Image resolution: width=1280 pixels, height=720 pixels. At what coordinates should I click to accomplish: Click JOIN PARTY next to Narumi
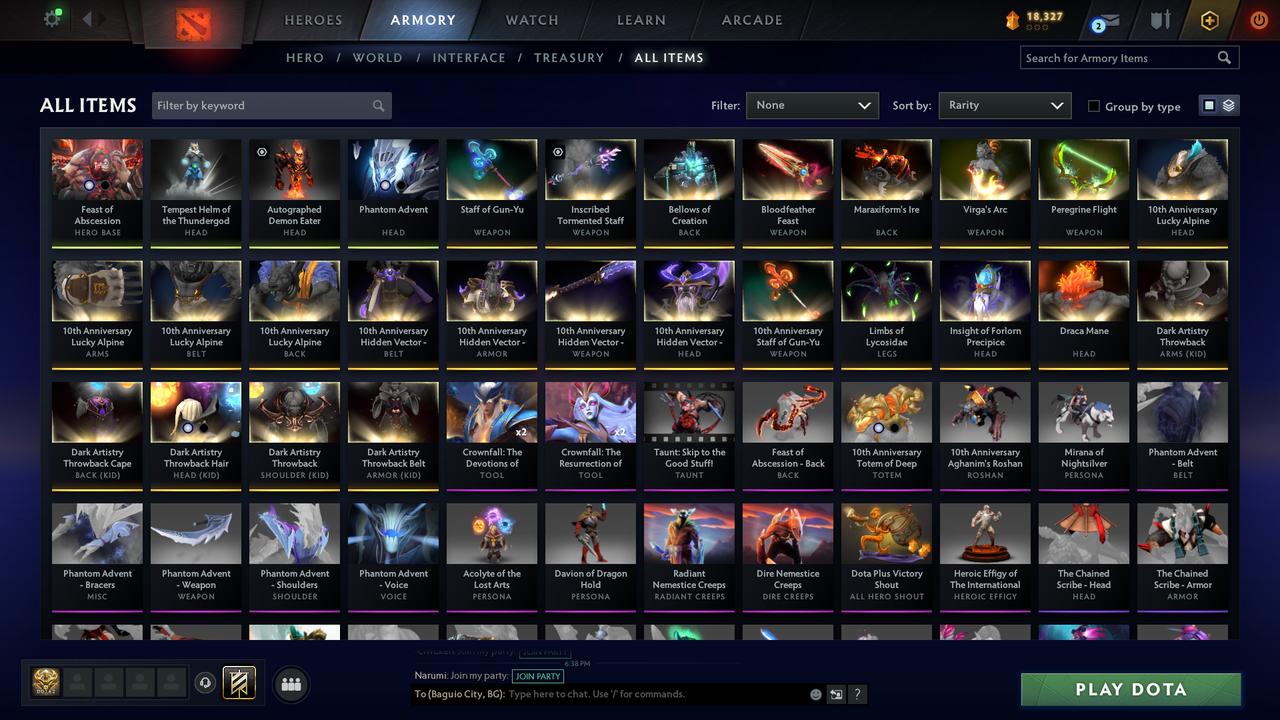[538, 676]
